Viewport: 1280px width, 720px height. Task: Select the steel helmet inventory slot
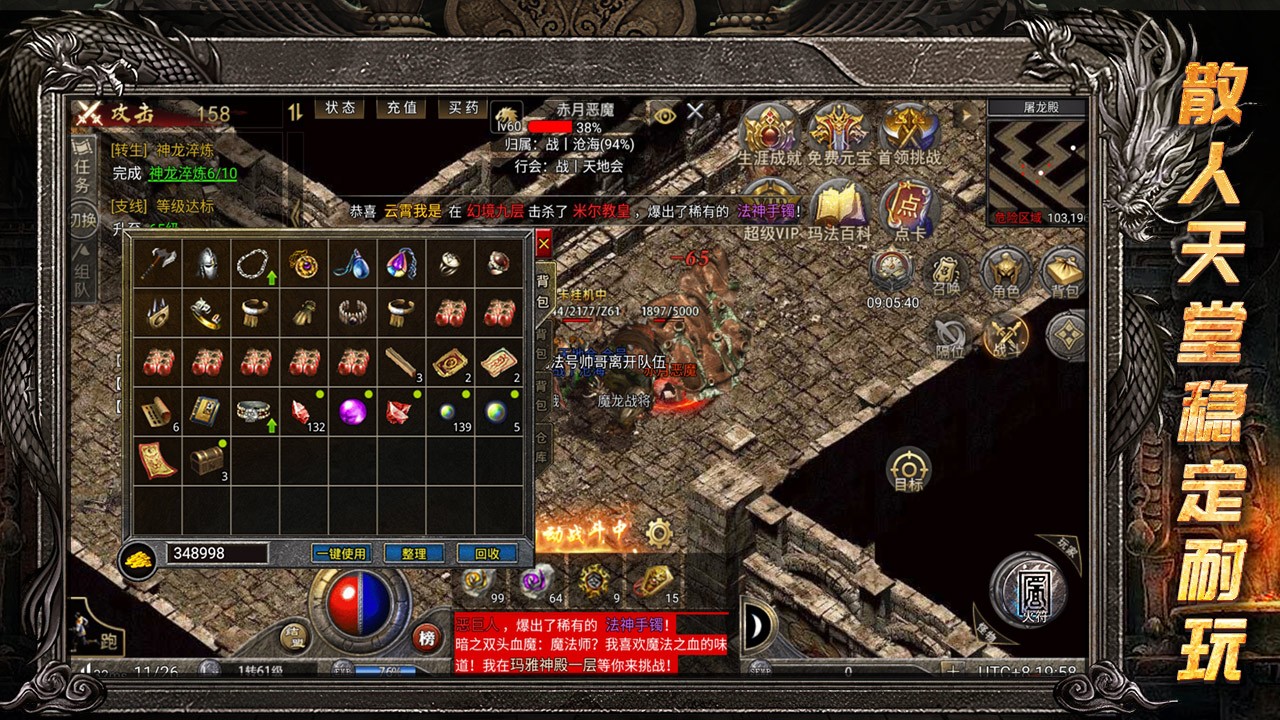(x=207, y=264)
